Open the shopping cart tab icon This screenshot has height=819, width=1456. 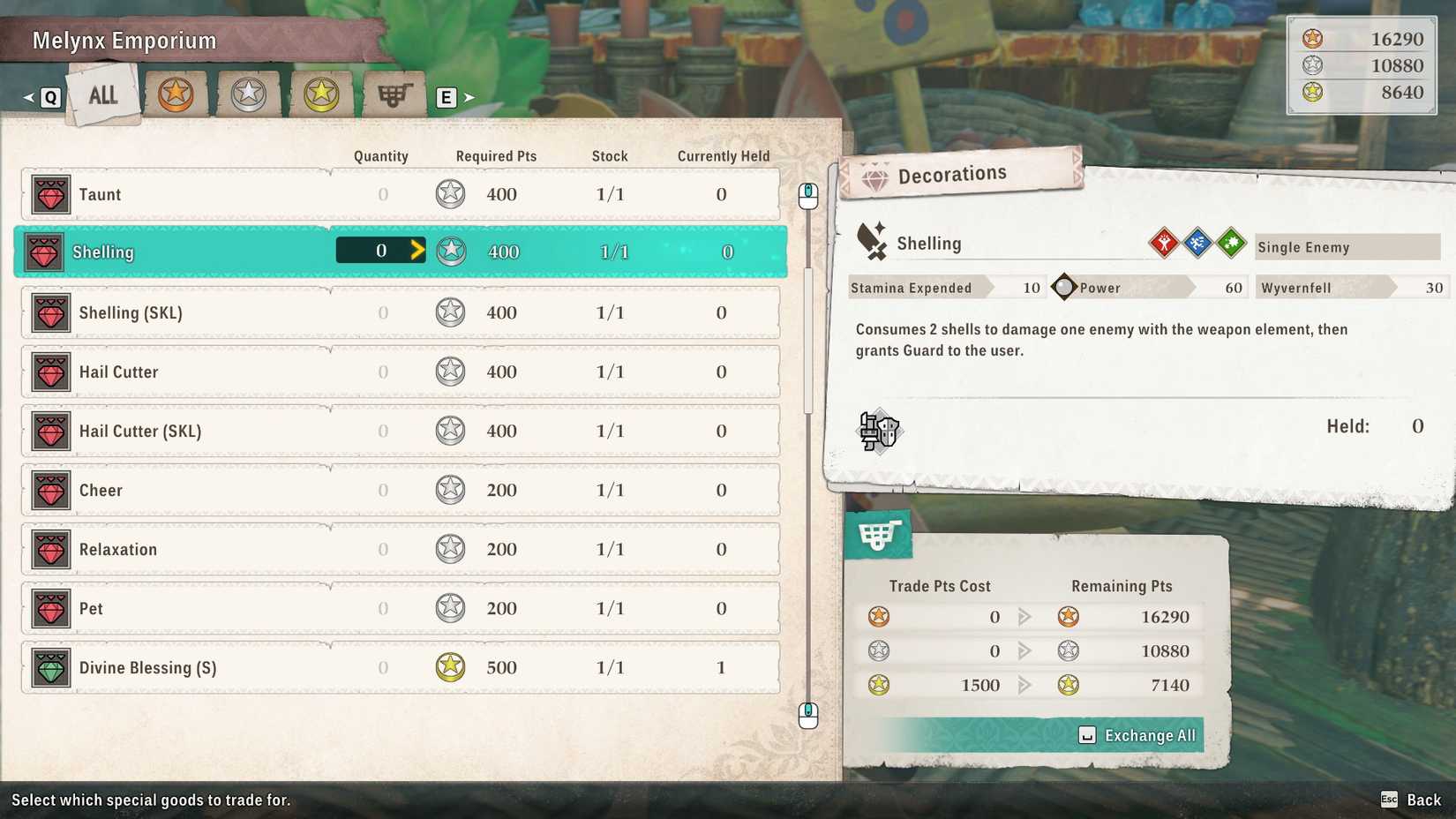click(x=393, y=93)
